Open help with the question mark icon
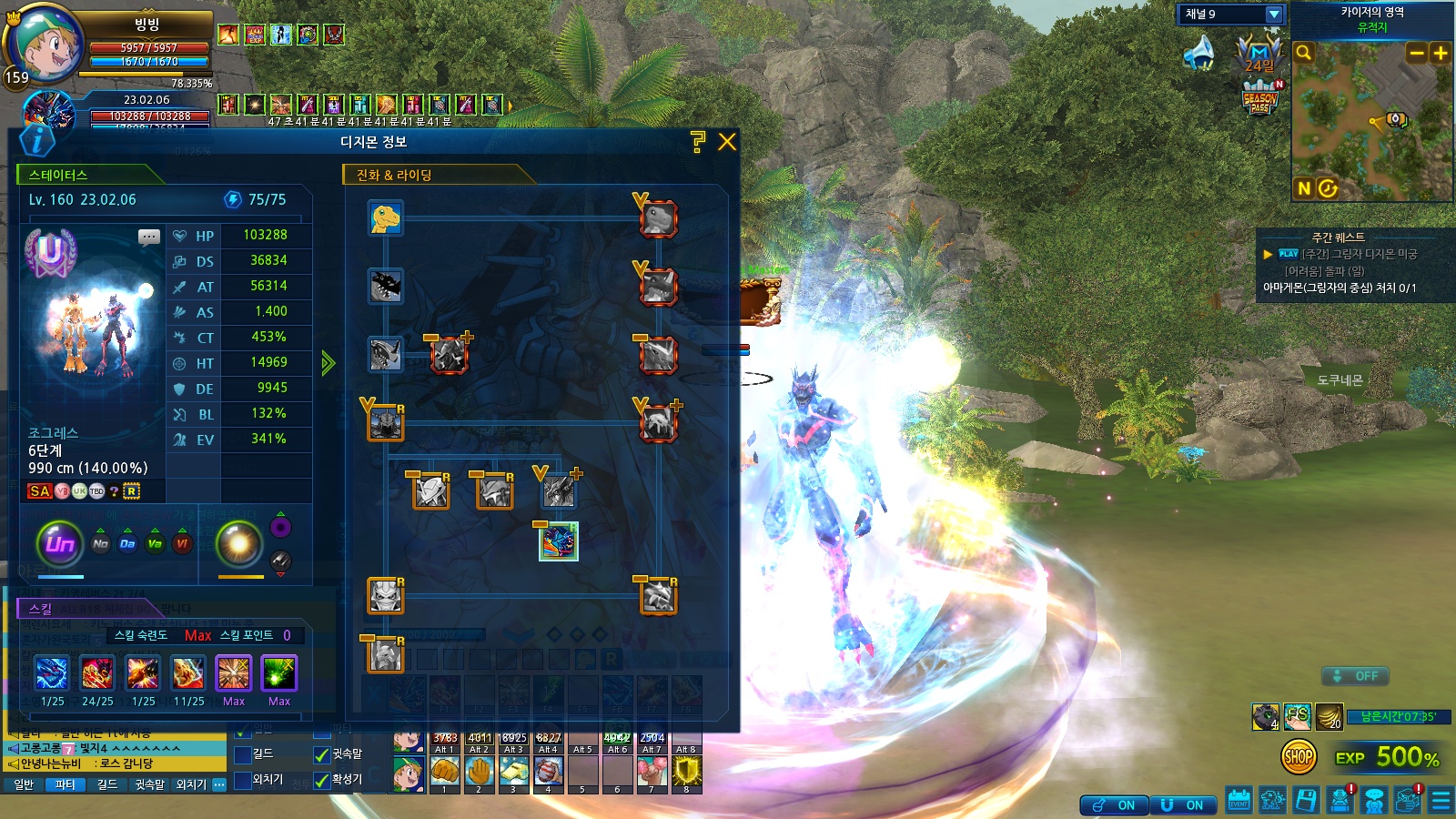The image size is (1456, 819). pos(698,141)
